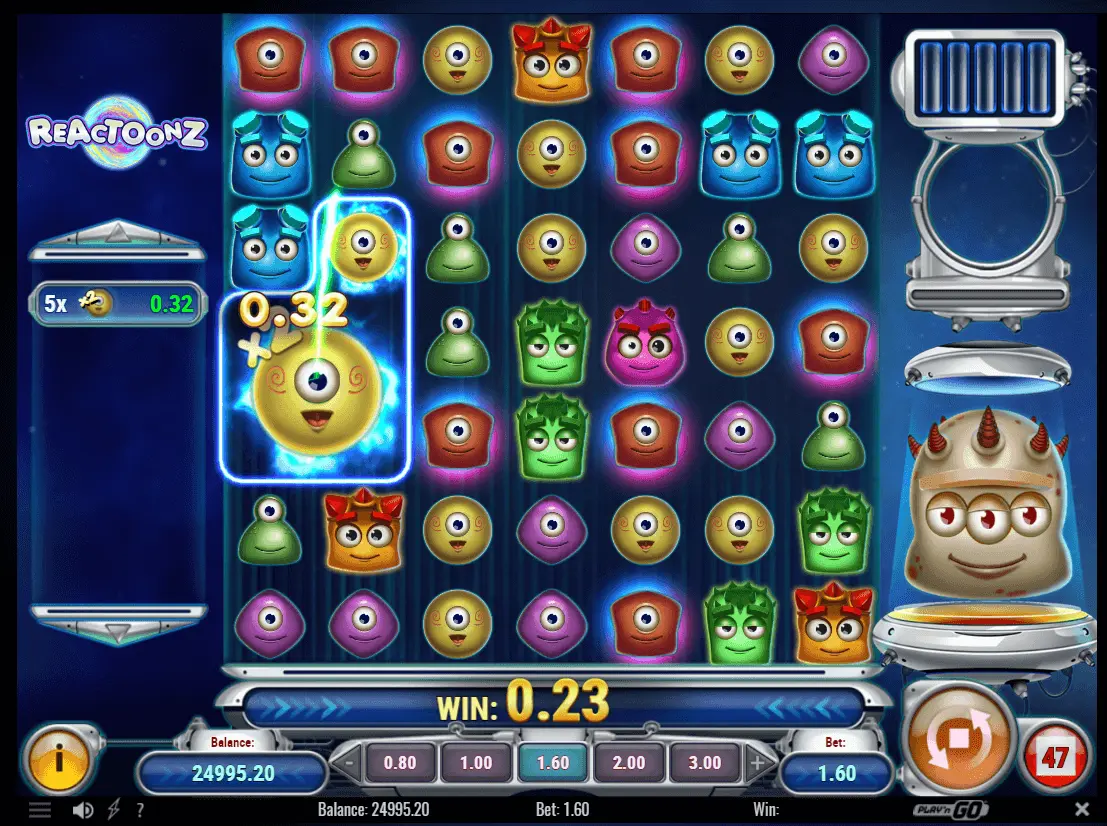The height and width of the screenshot is (826, 1107).
Task: Set the bet to 2.00
Action: point(629,762)
